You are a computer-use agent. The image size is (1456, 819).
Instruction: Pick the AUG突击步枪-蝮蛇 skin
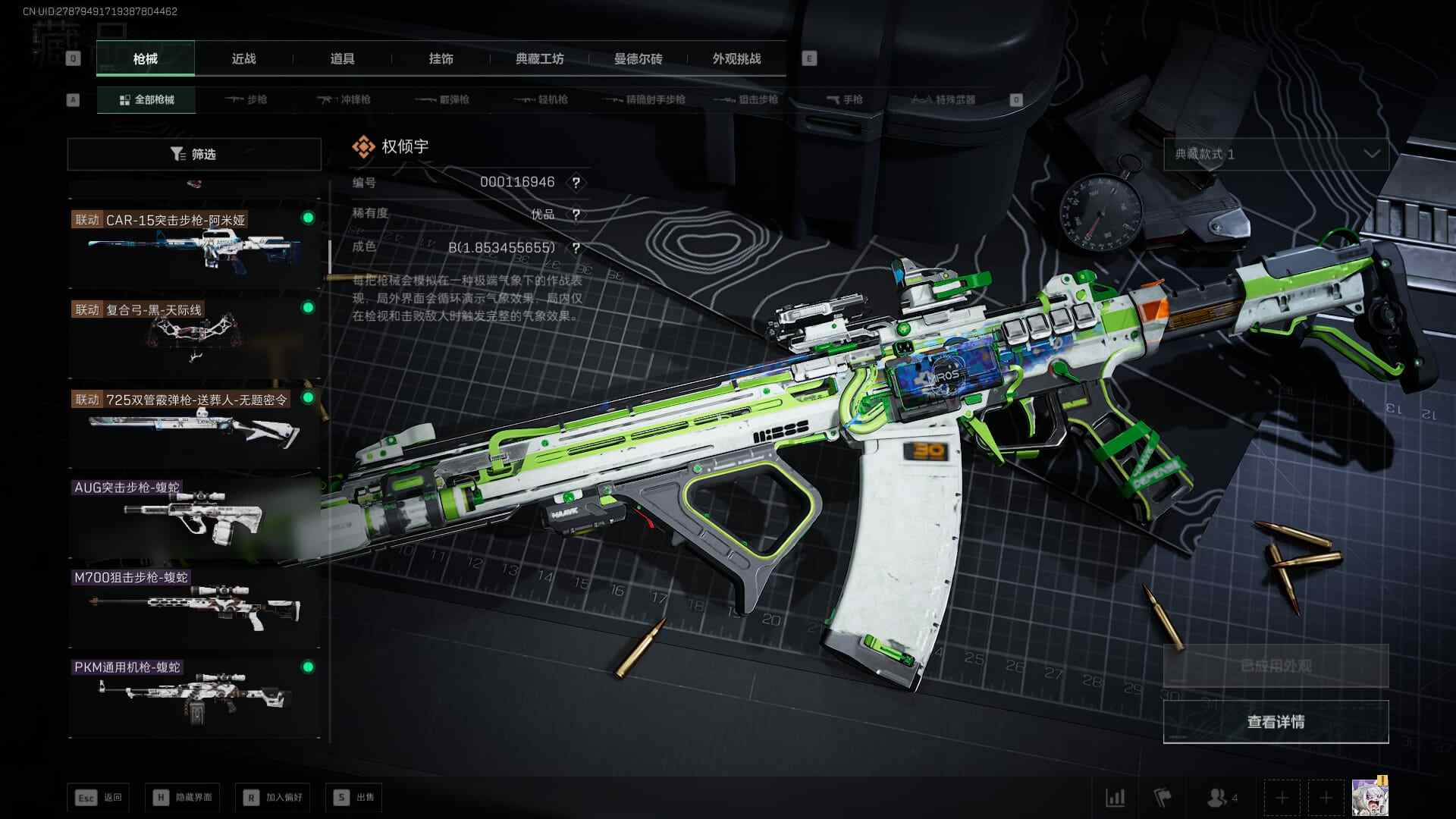194,514
